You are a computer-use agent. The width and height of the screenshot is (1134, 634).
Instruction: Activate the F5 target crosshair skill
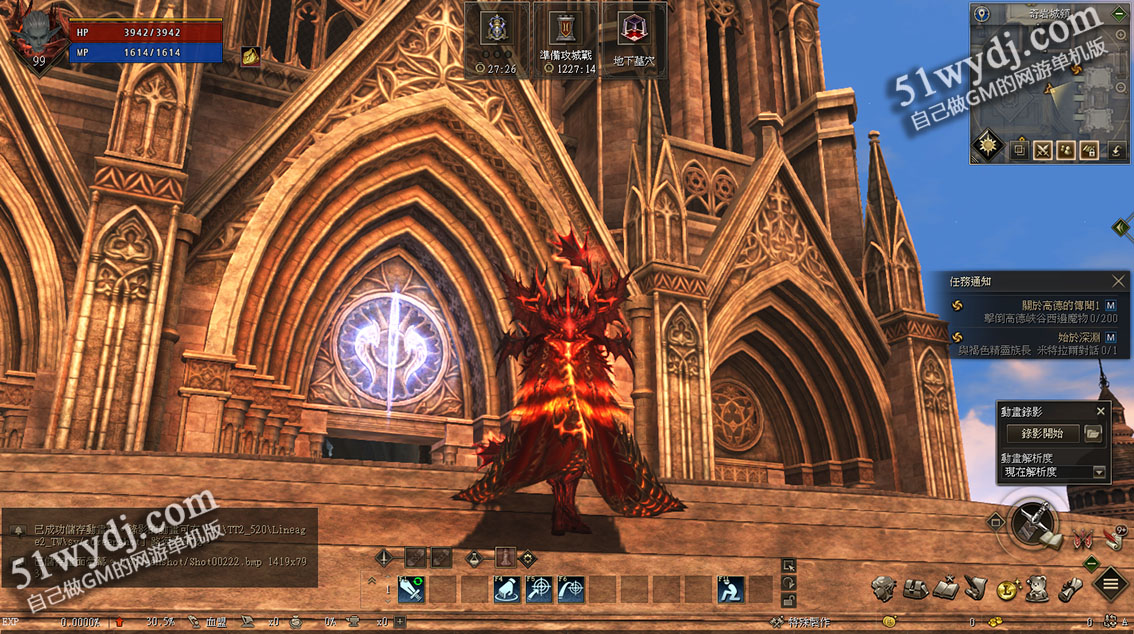point(539,590)
